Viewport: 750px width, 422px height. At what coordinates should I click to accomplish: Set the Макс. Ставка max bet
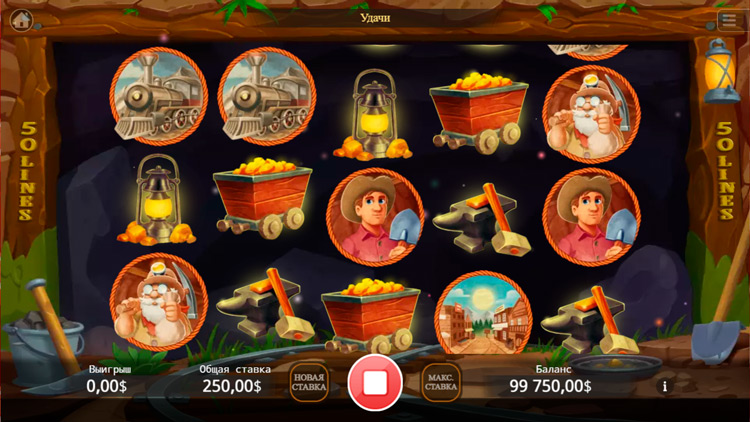point(441,381)
